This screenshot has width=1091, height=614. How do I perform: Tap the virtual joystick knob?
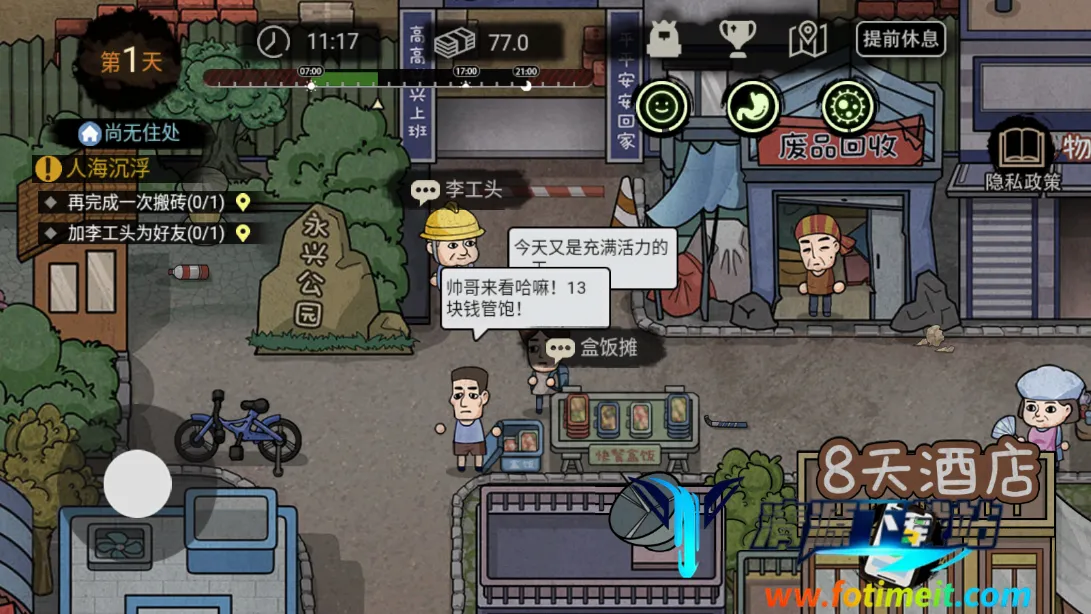(x=138, y=483)
